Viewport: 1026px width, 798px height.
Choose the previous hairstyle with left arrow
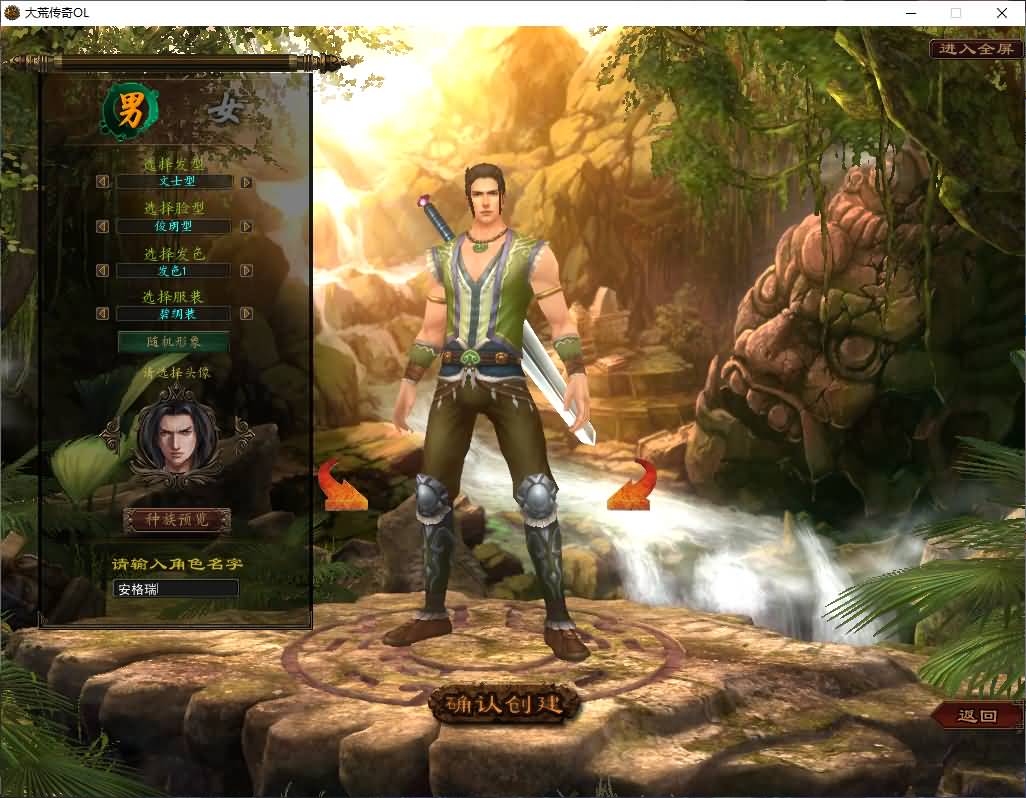[x=102, y=182]
